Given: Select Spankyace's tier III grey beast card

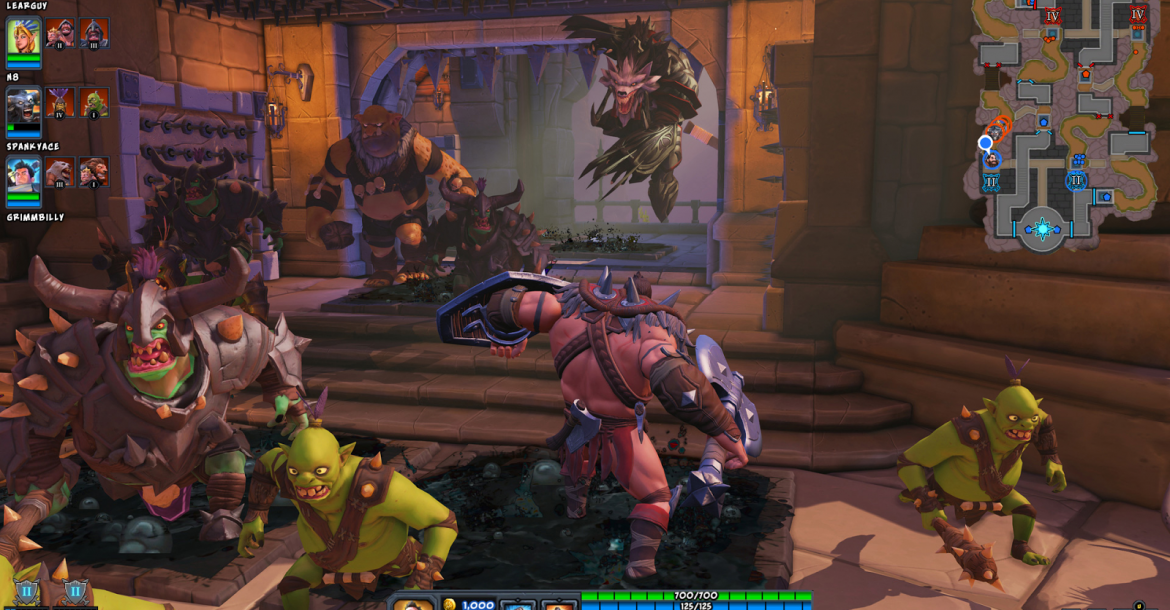Looking at the screenshot, I should pos(60,171).
